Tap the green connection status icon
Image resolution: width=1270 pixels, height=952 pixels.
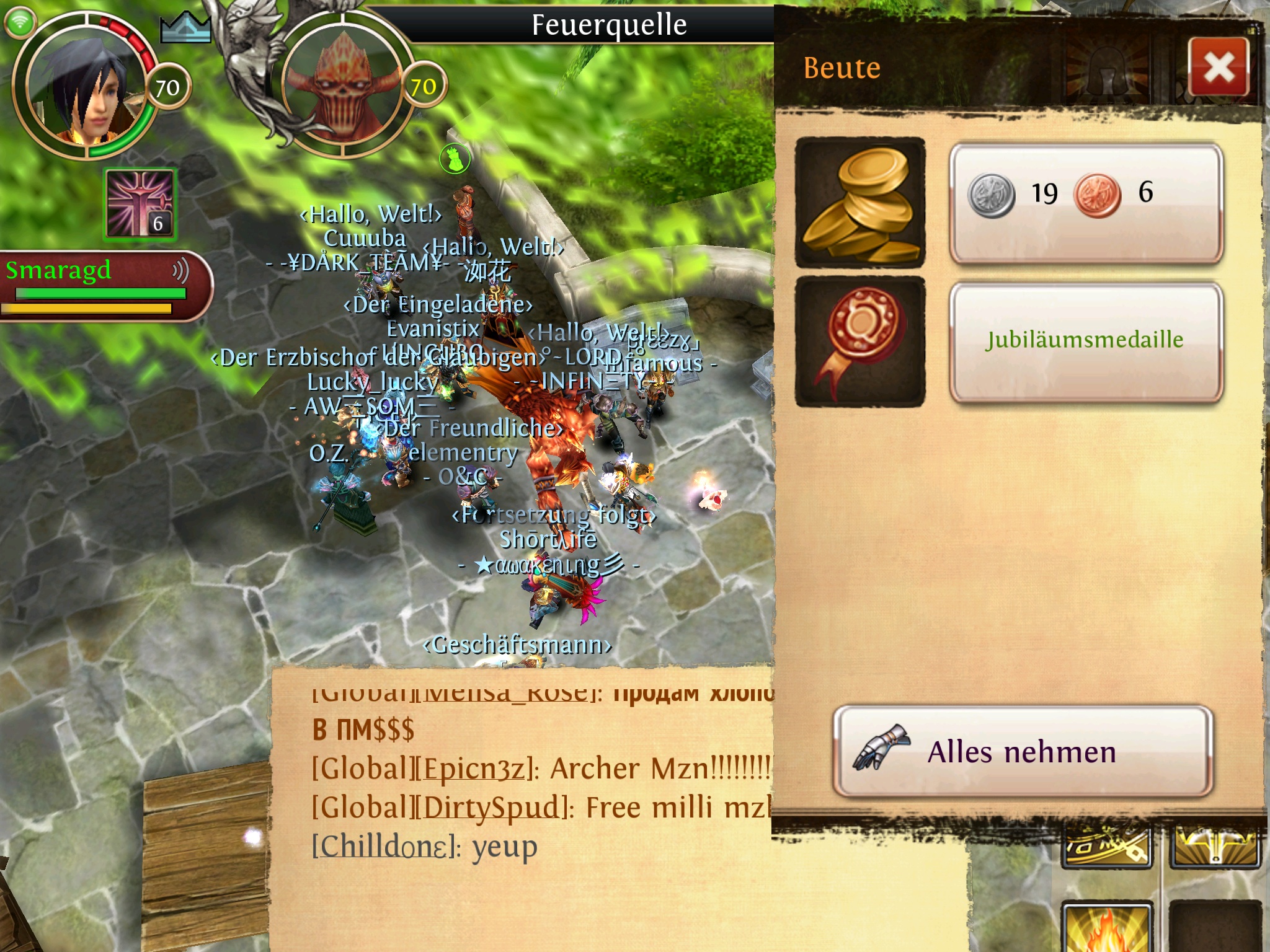pyautogui.click(x=20, y=22)
